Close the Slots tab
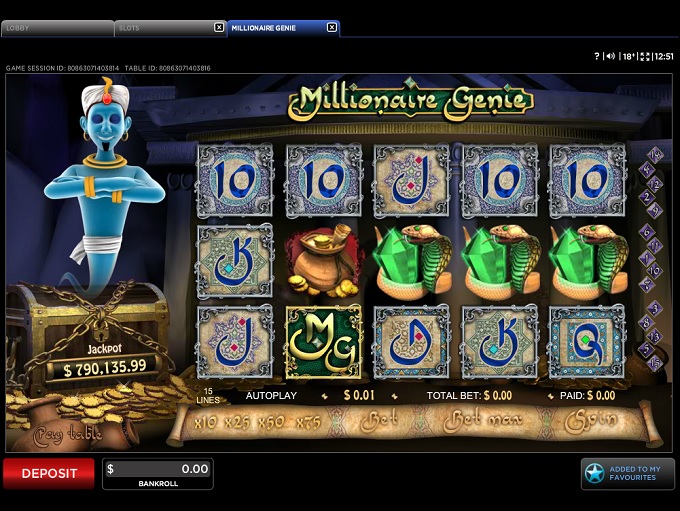This screenshot has width=680, height=511. coord(219,28)
